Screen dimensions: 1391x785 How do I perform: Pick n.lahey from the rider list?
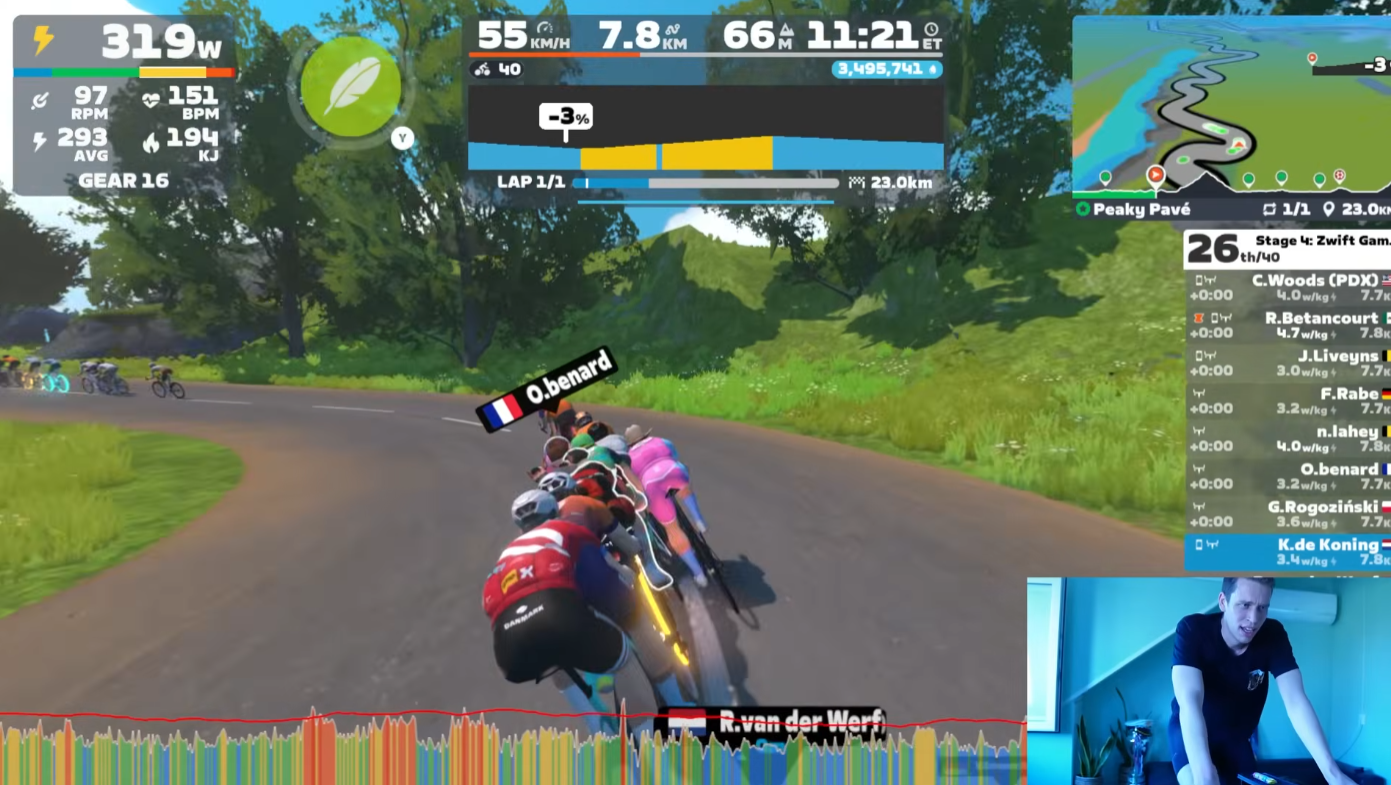[1290, 439]
